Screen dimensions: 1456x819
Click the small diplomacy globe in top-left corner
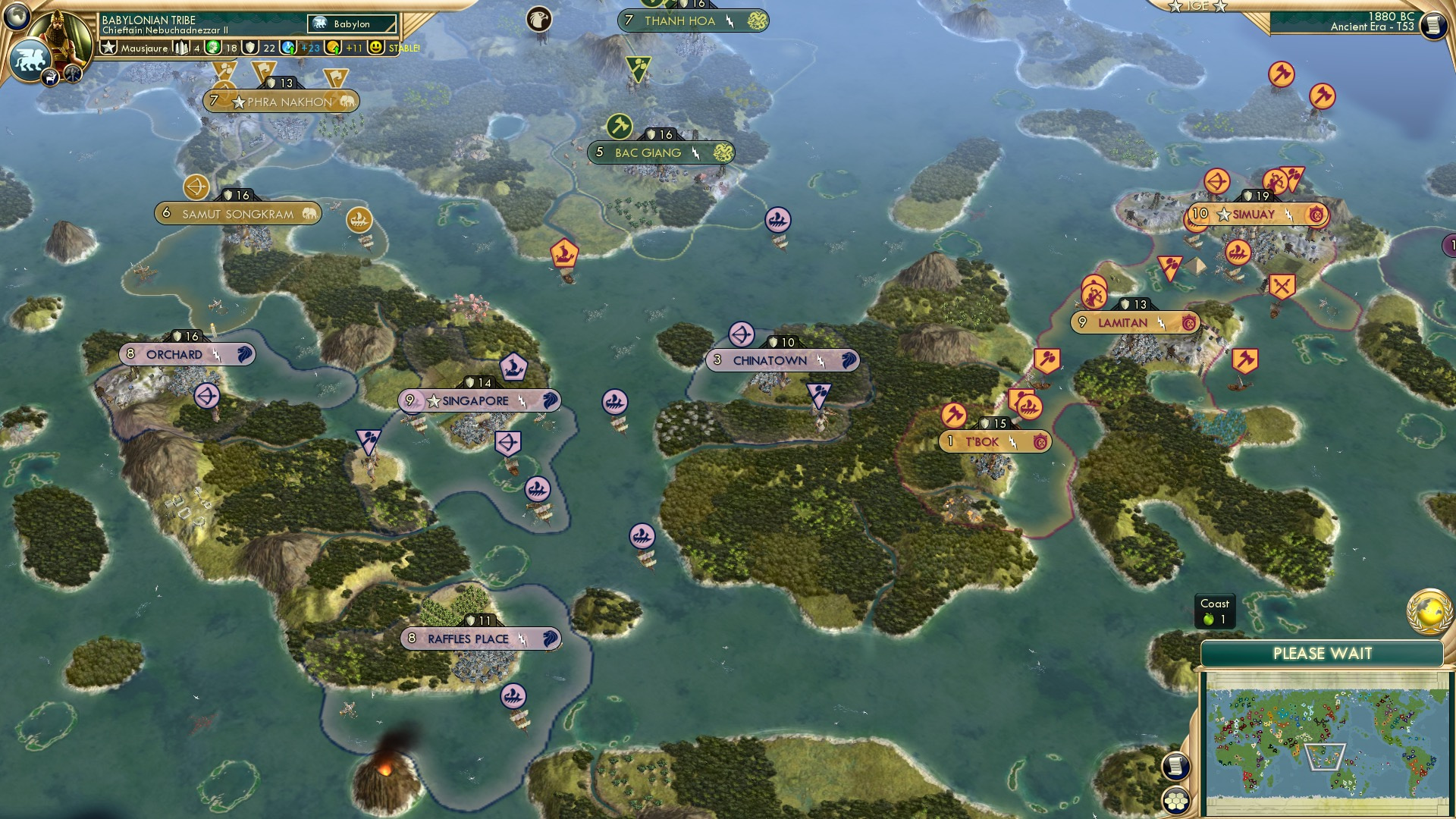click(x=15, y=15)
